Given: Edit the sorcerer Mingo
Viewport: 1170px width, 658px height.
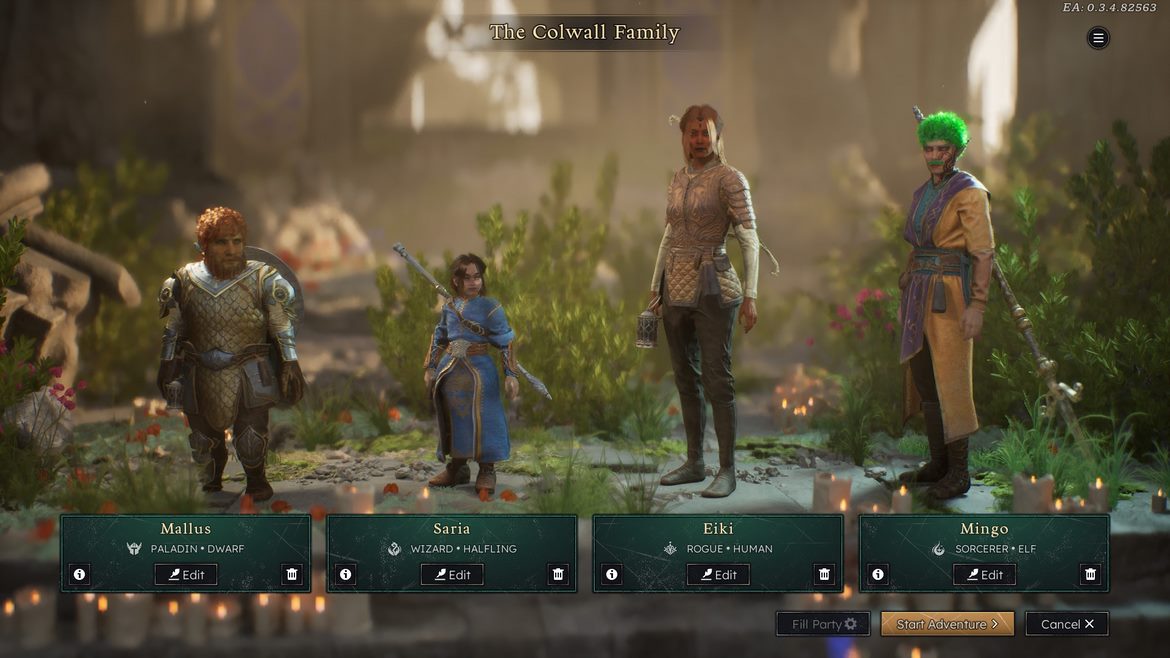Looking at the screenshot, I should (x=984, y=574).
